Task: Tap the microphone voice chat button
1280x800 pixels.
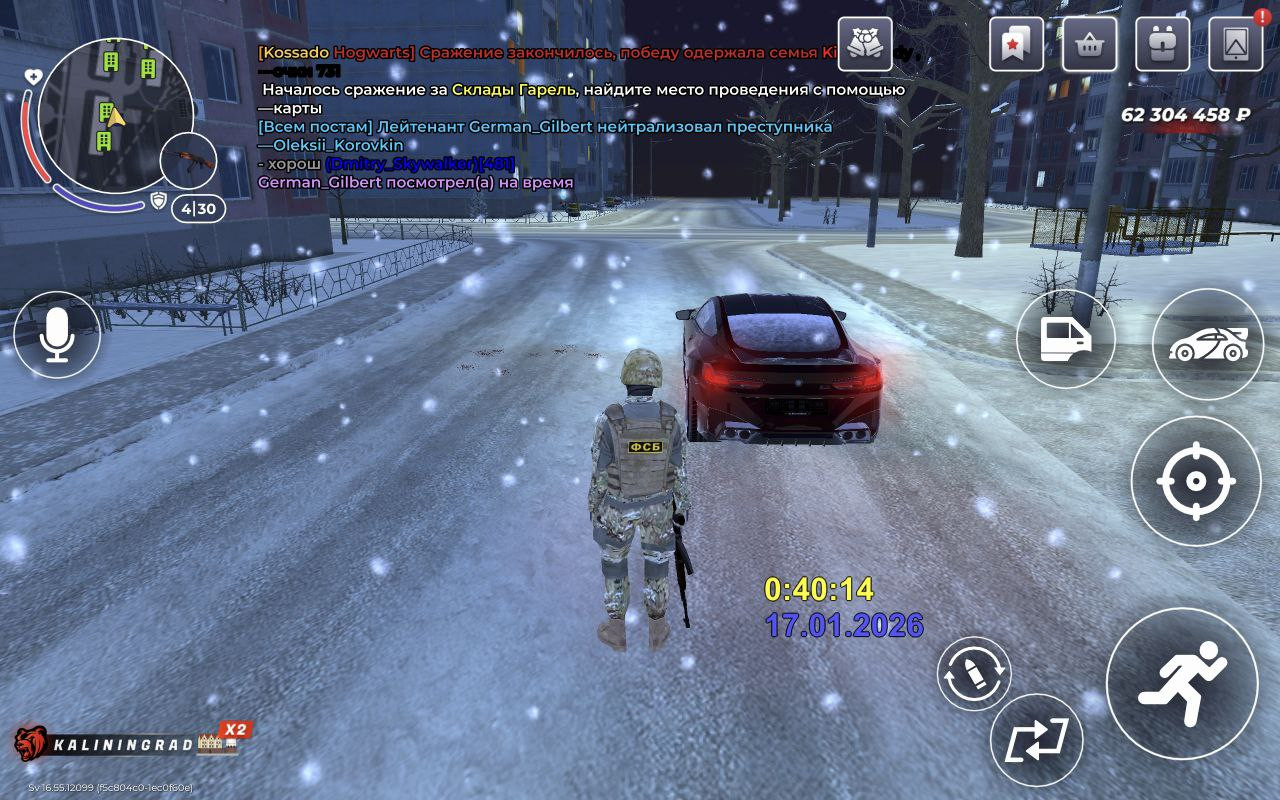Action: pyautogui.click(x=56, y=335)
